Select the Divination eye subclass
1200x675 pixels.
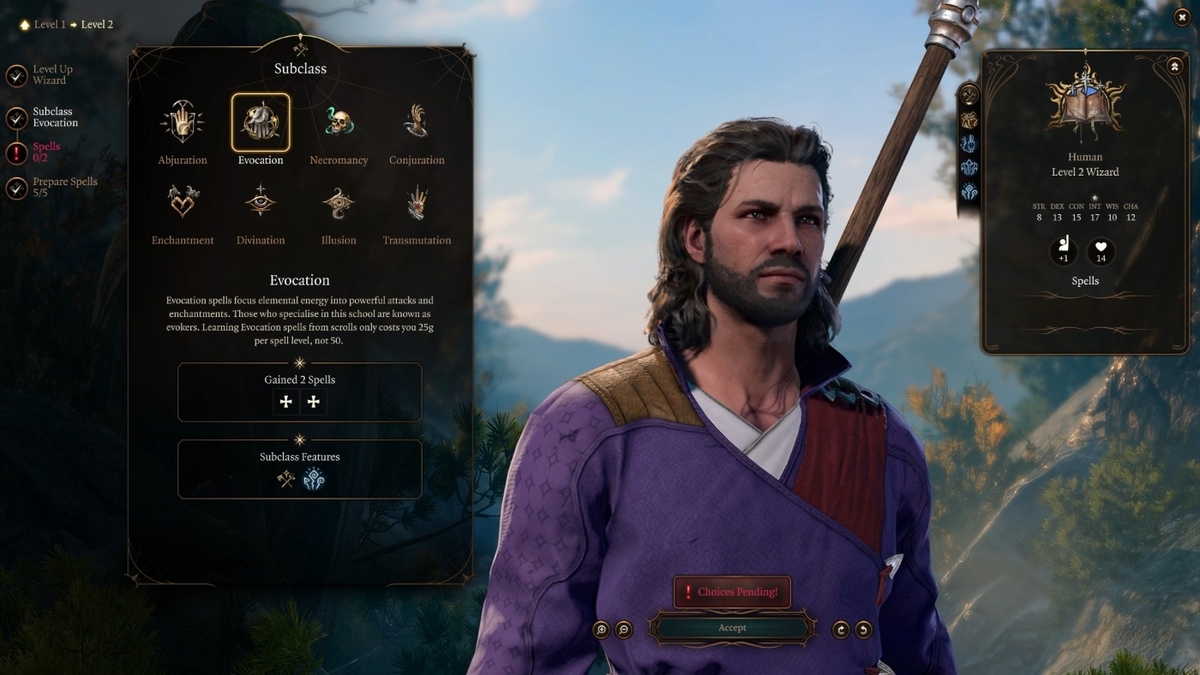[x=260, y=203]
